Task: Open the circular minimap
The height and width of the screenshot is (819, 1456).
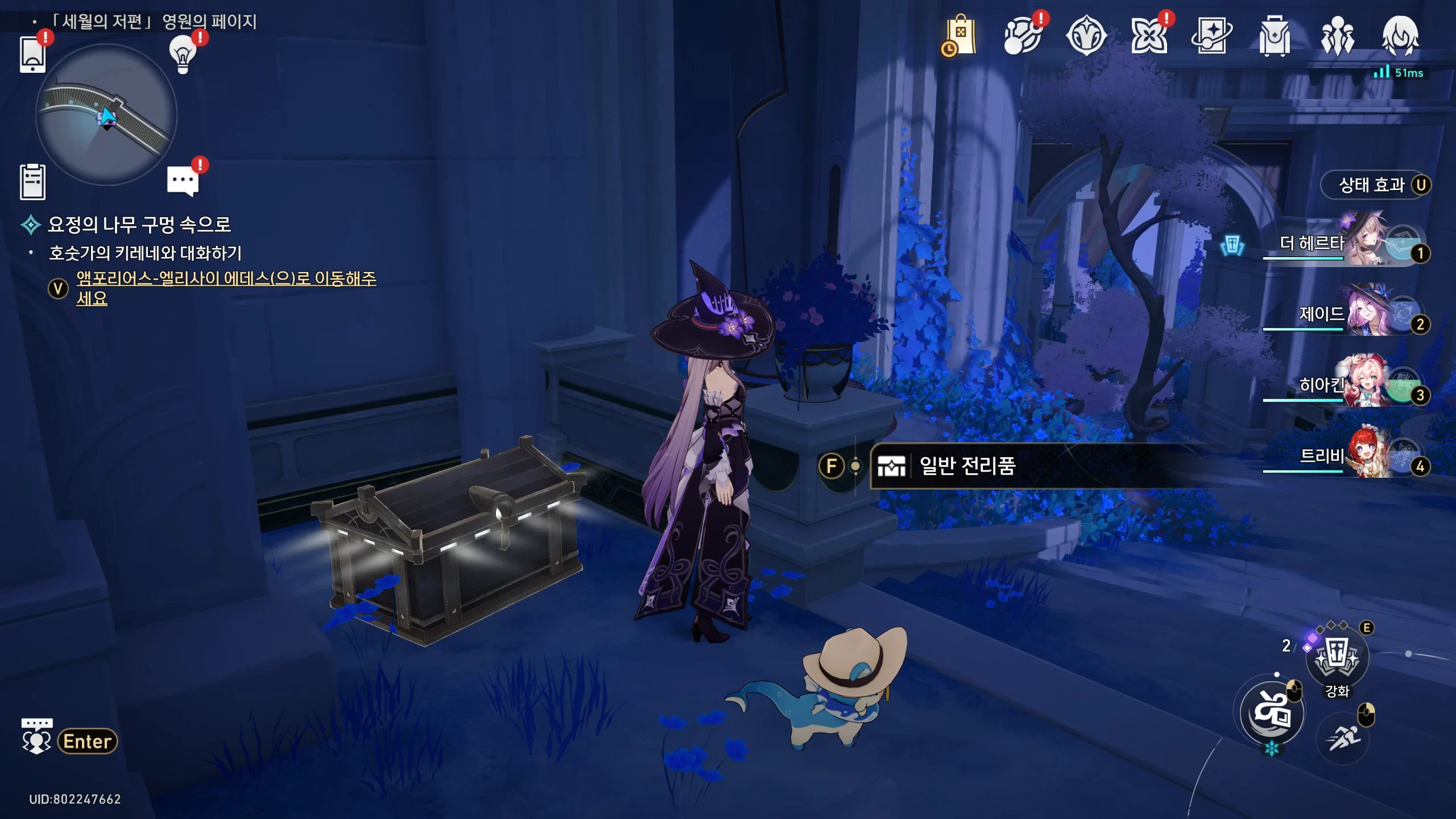Action: (x=106, y=115)
